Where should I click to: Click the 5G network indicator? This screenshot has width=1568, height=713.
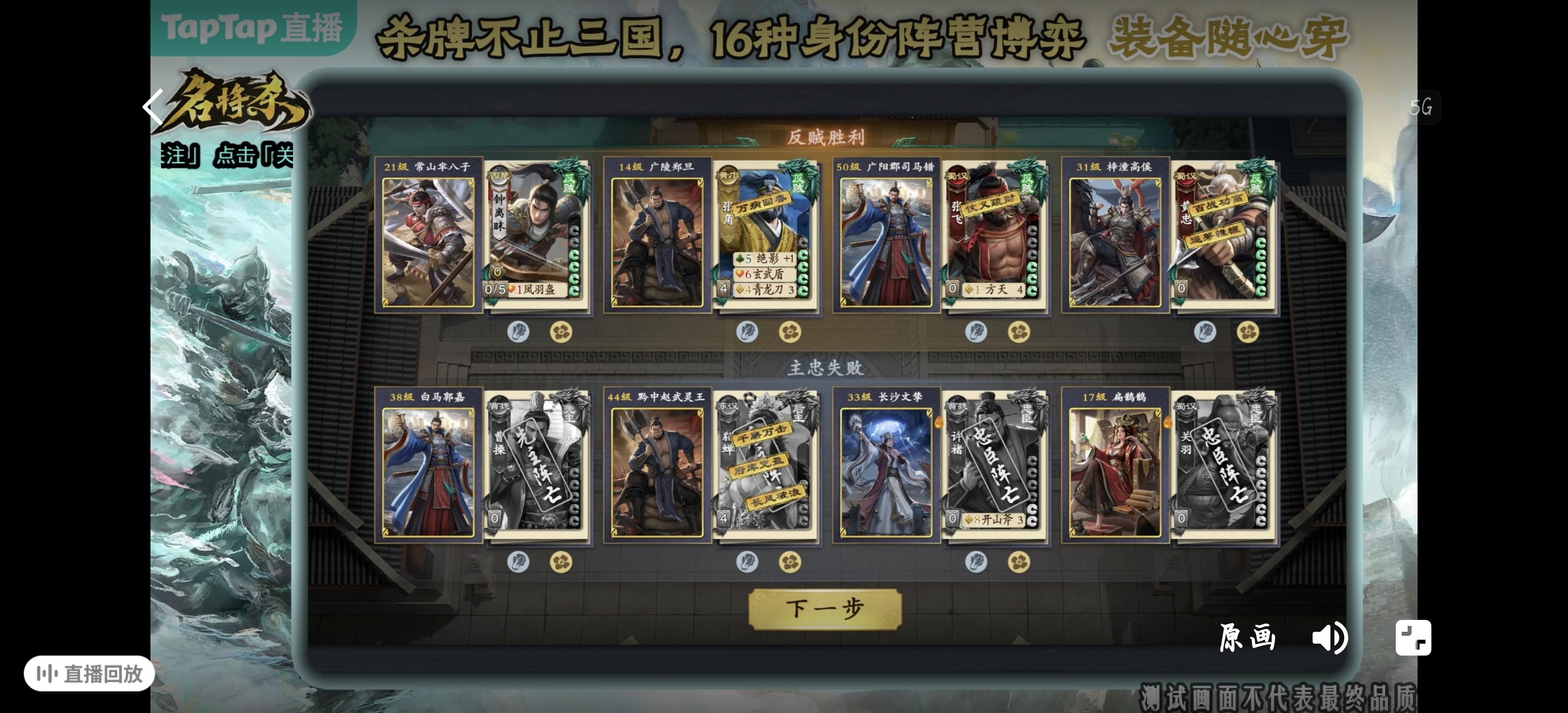[1422, 107]
